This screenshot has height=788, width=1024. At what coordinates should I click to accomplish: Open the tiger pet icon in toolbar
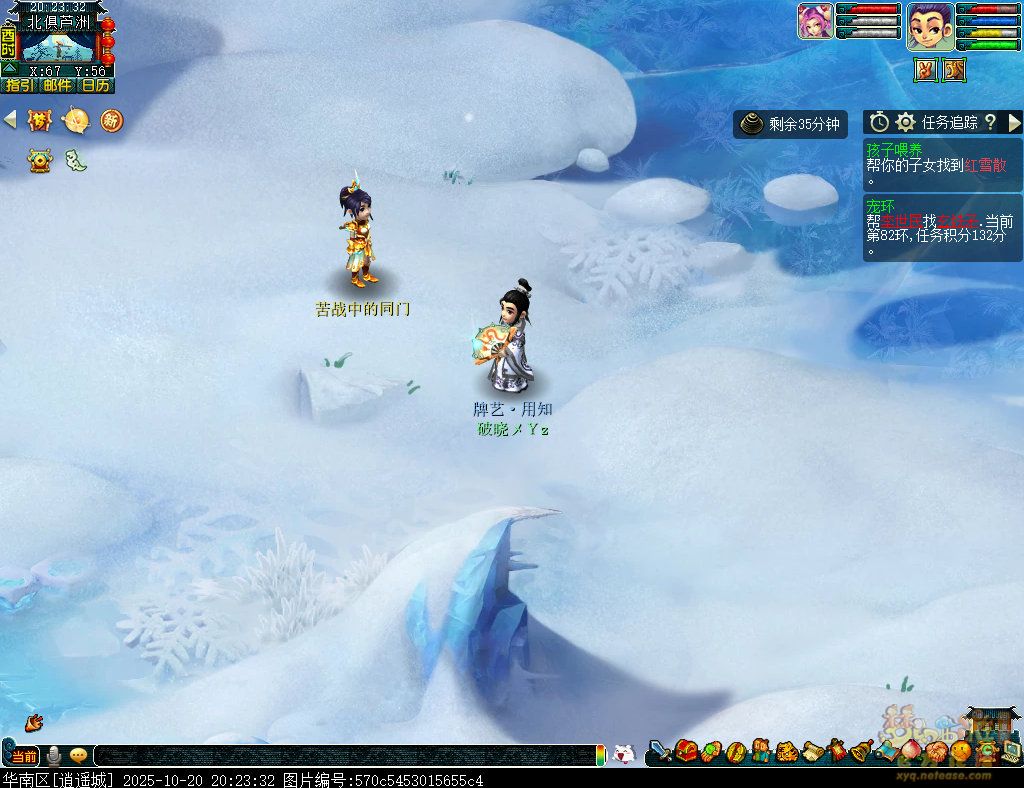click(786, 750)
